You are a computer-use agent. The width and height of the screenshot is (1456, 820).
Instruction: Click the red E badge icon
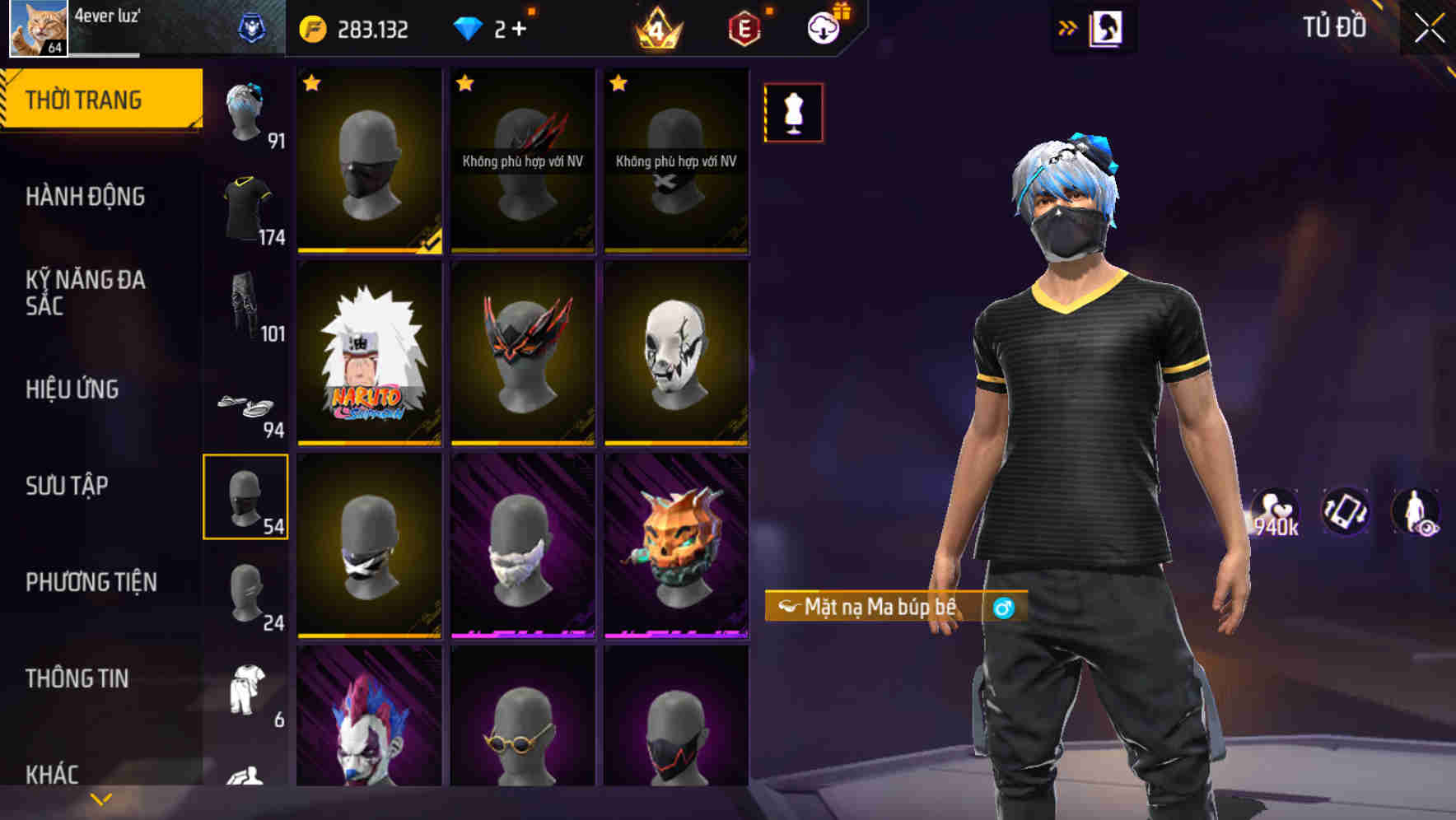tap(744, 27)
